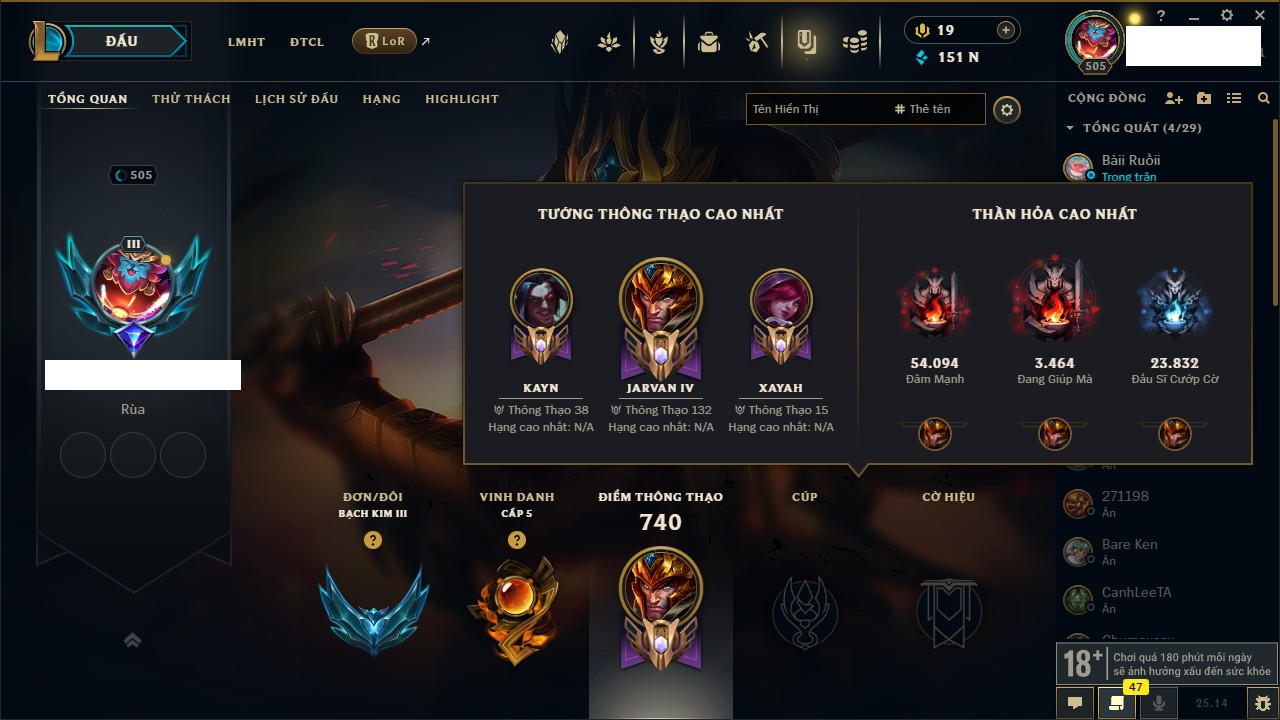1280x720 pixels.
Task: Click the add RP plus button
Action: click(1005, 30)
